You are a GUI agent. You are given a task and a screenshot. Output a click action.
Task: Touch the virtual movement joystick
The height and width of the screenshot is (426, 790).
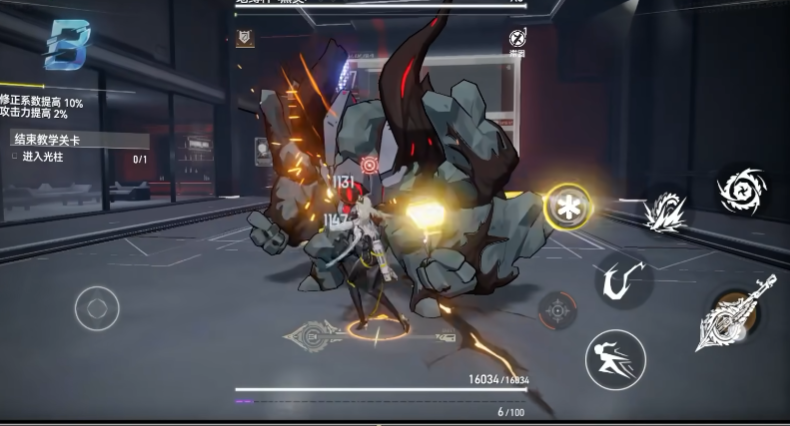coord(97,307)
